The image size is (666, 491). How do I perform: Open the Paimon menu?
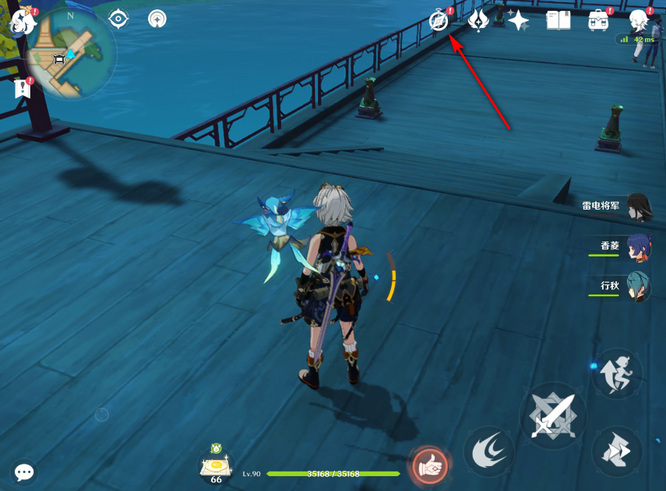(22, 19)
